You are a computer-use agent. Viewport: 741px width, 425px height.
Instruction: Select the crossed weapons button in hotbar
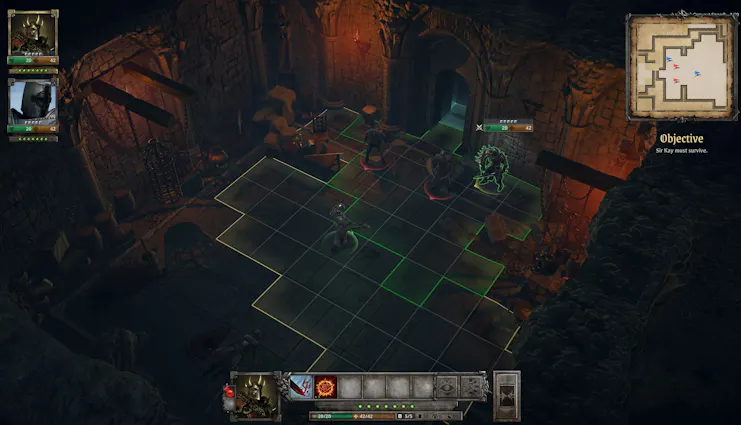tap(473, 386)
